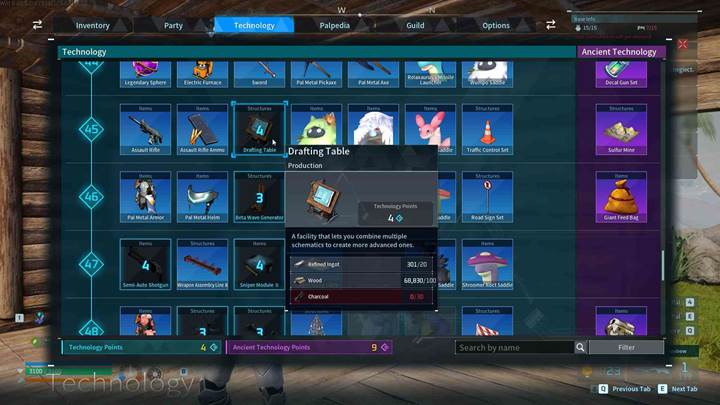Viewport: 720px width, 405px height.
Task: Select the Road Sign Set structure
Action: point(488,196)
